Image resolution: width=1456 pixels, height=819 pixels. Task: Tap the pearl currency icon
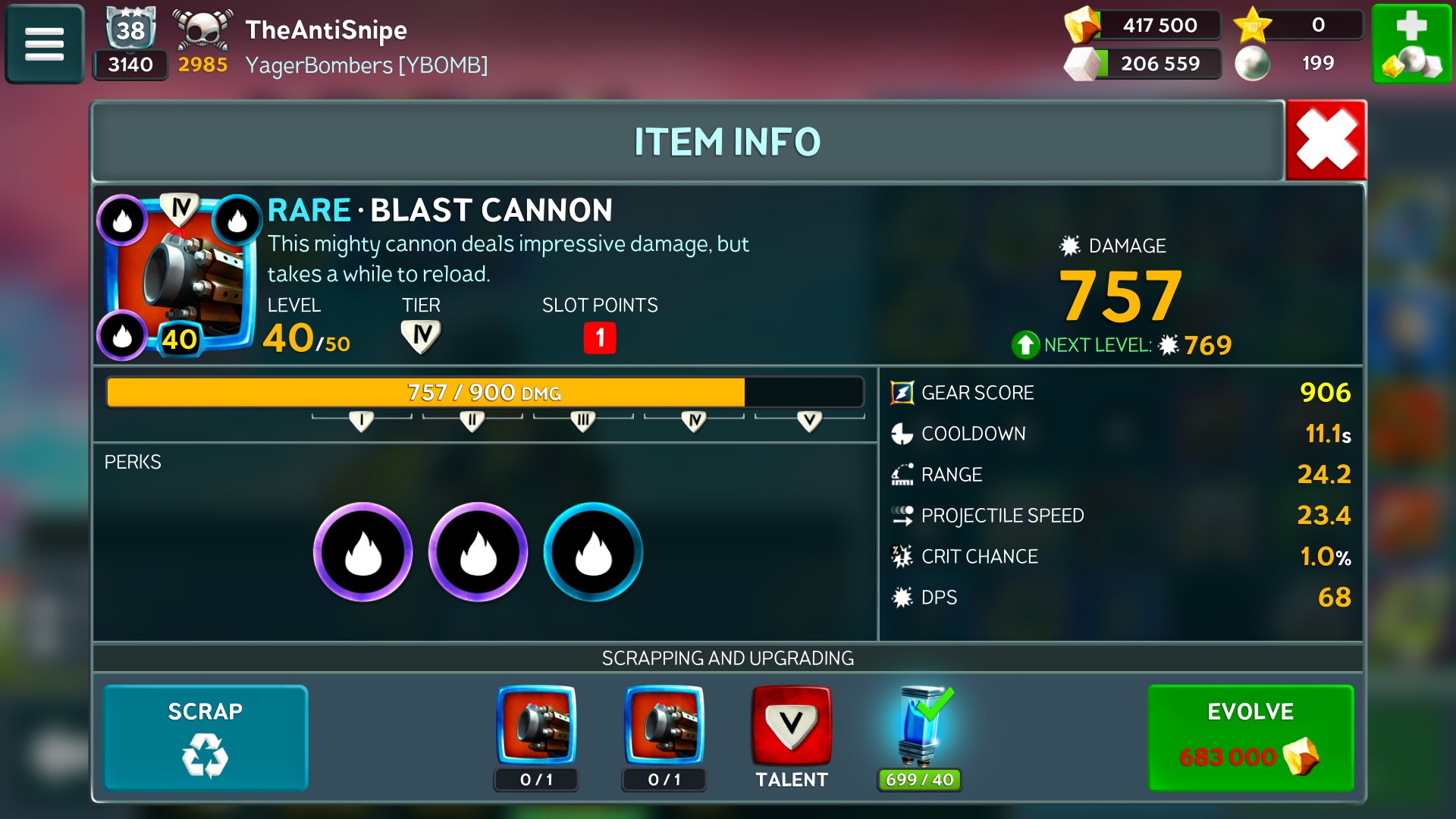1253,64
